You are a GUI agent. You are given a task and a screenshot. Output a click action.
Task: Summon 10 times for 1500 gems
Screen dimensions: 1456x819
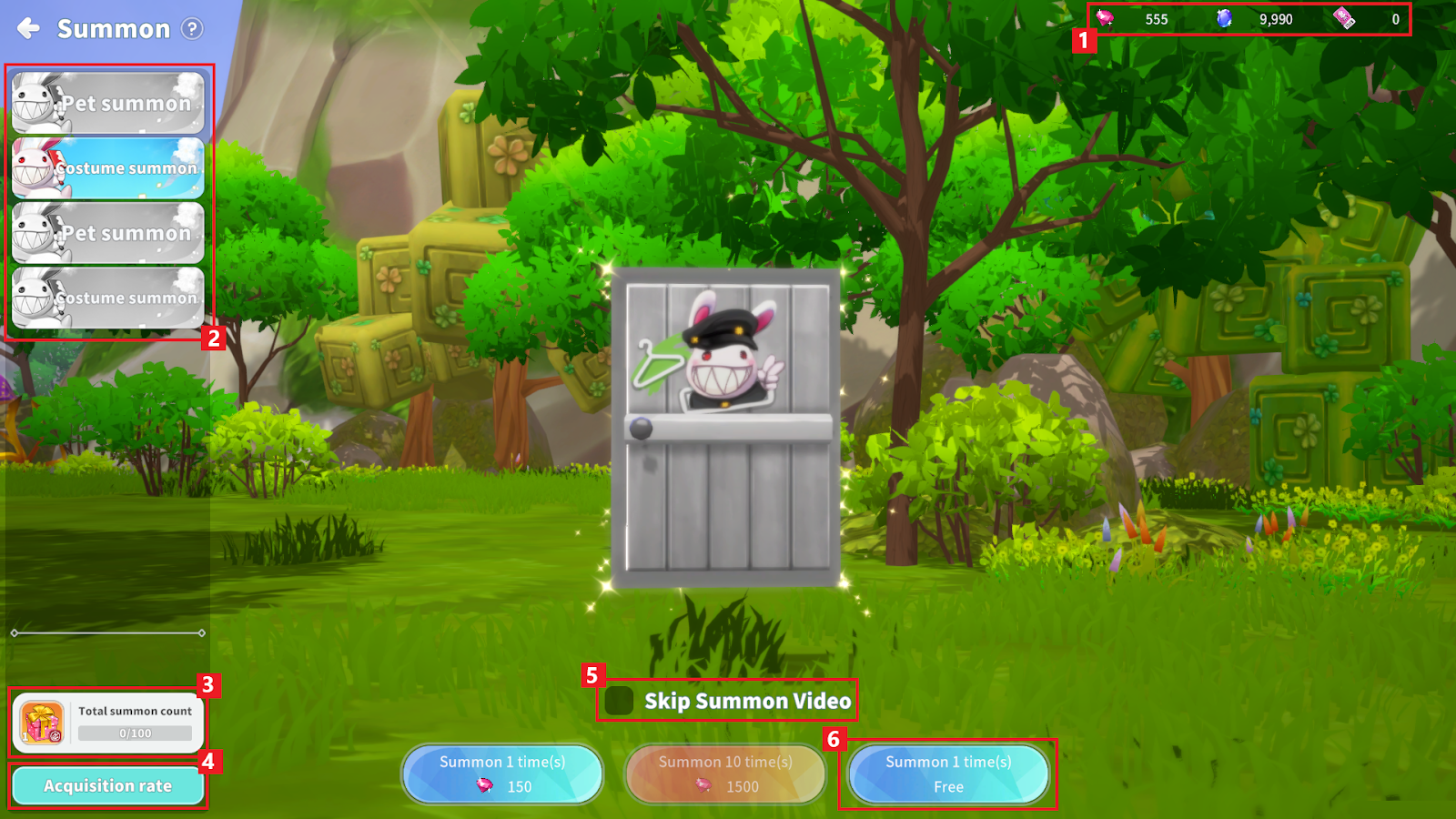[725, 774]
